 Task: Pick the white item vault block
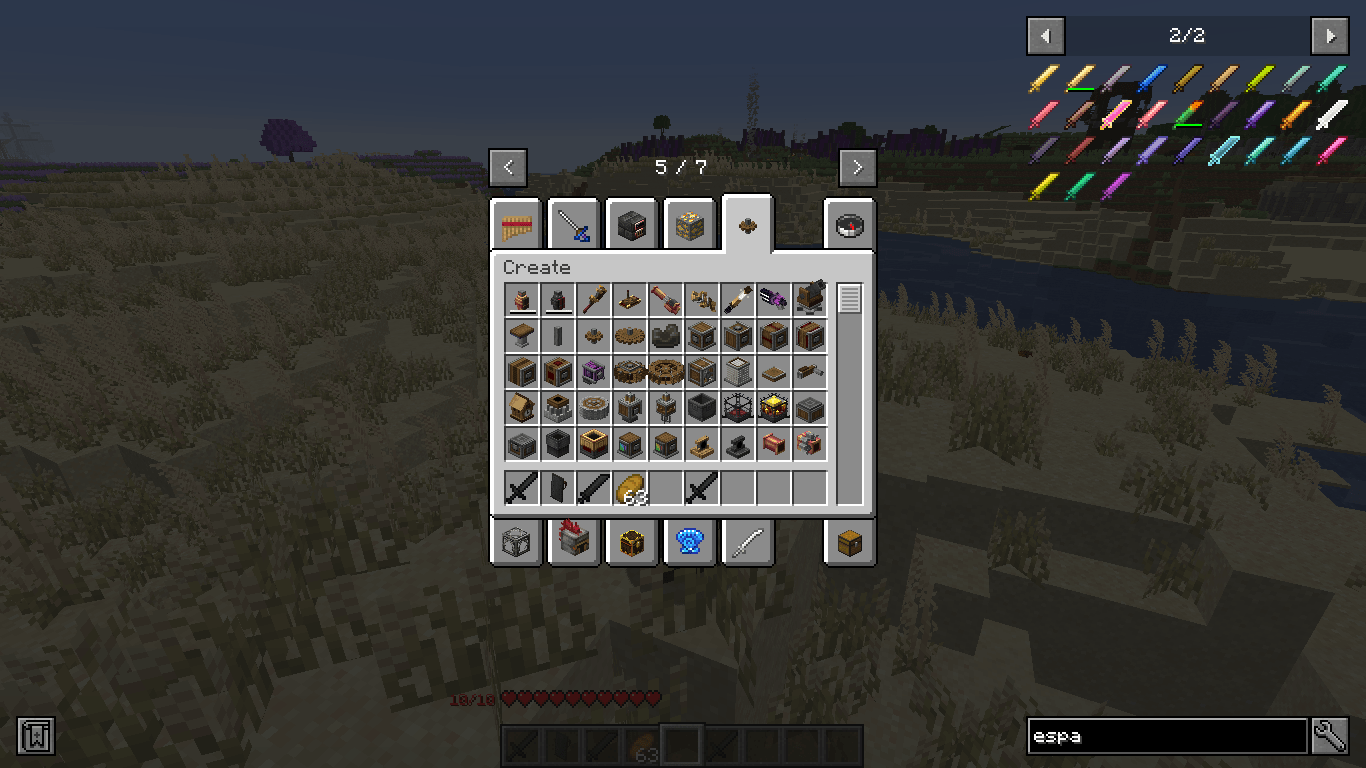(x=739, y=371)
